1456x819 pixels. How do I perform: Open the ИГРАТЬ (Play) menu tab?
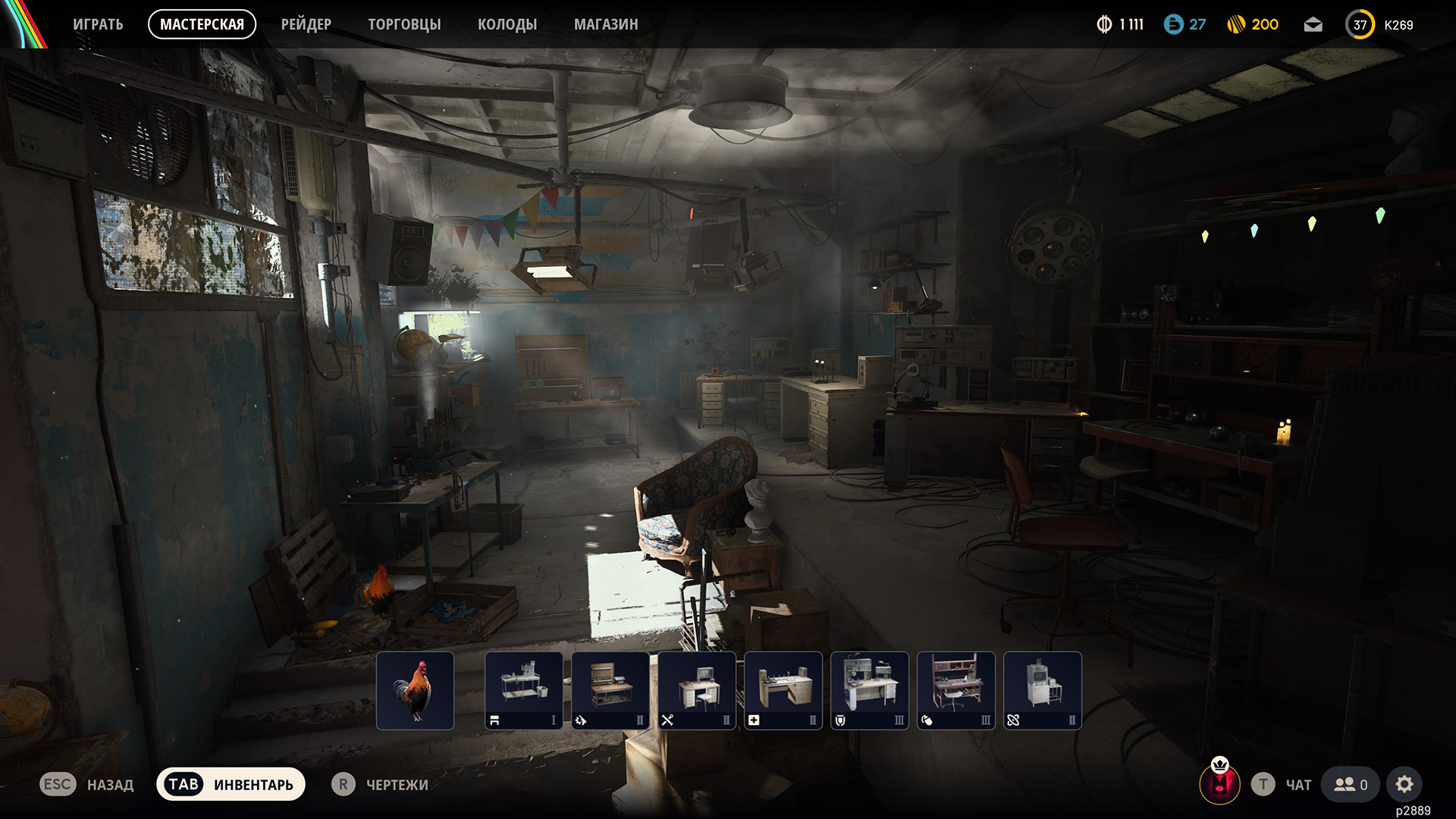point(98,24)
